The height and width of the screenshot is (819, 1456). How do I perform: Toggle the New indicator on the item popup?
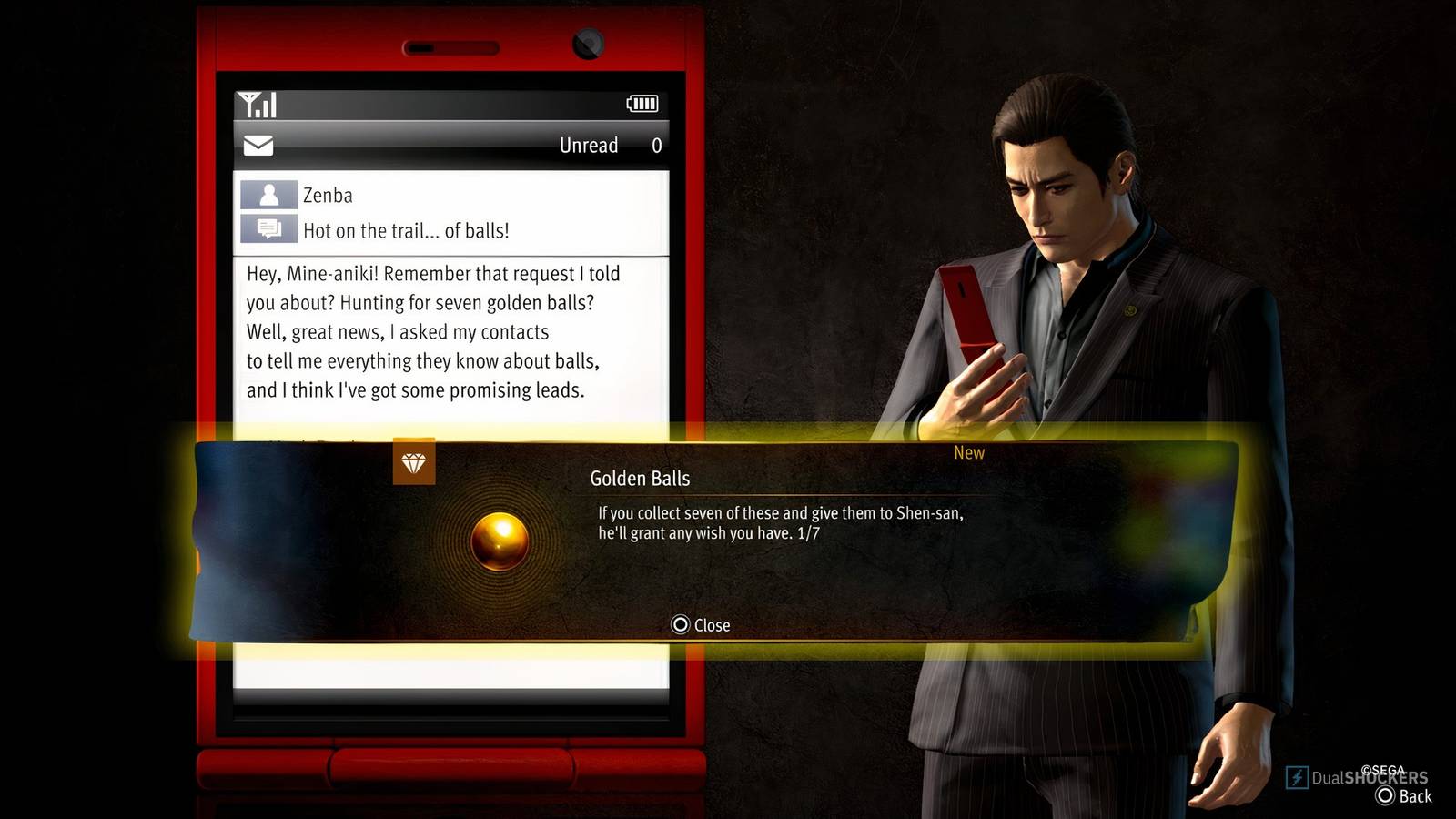[968, 452]
